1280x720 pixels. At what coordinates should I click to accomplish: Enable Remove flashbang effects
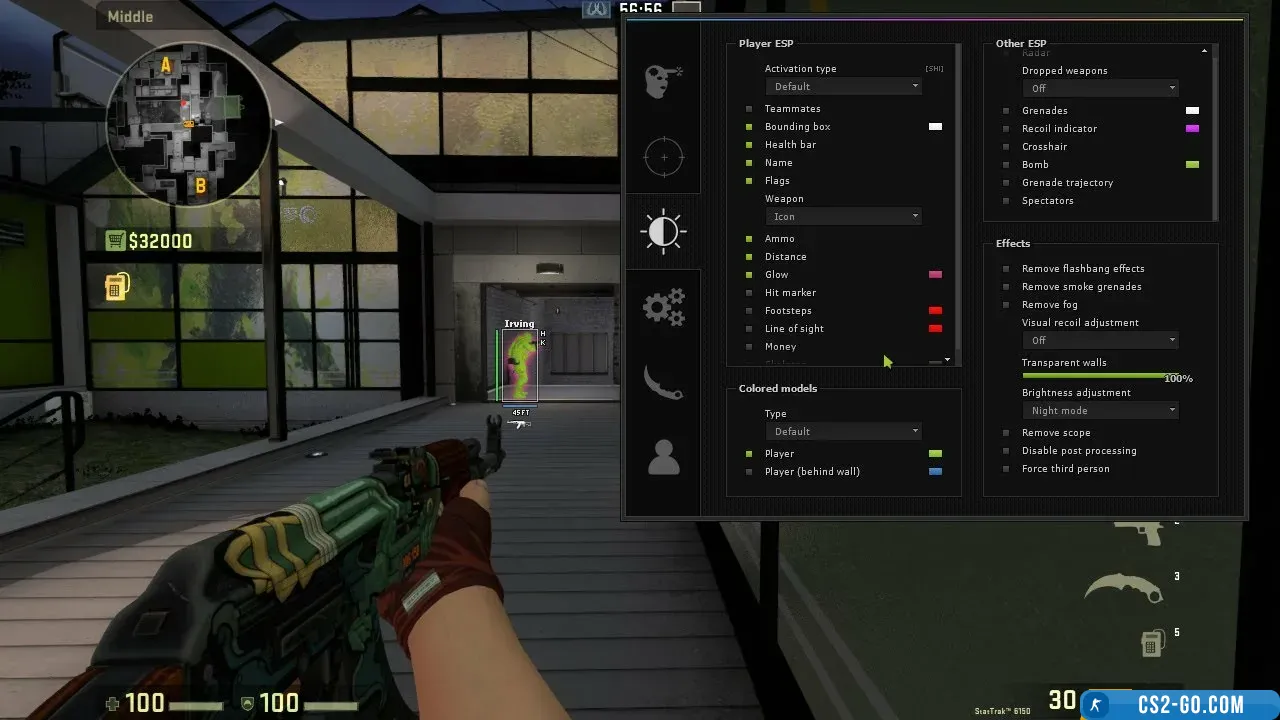1006,269
